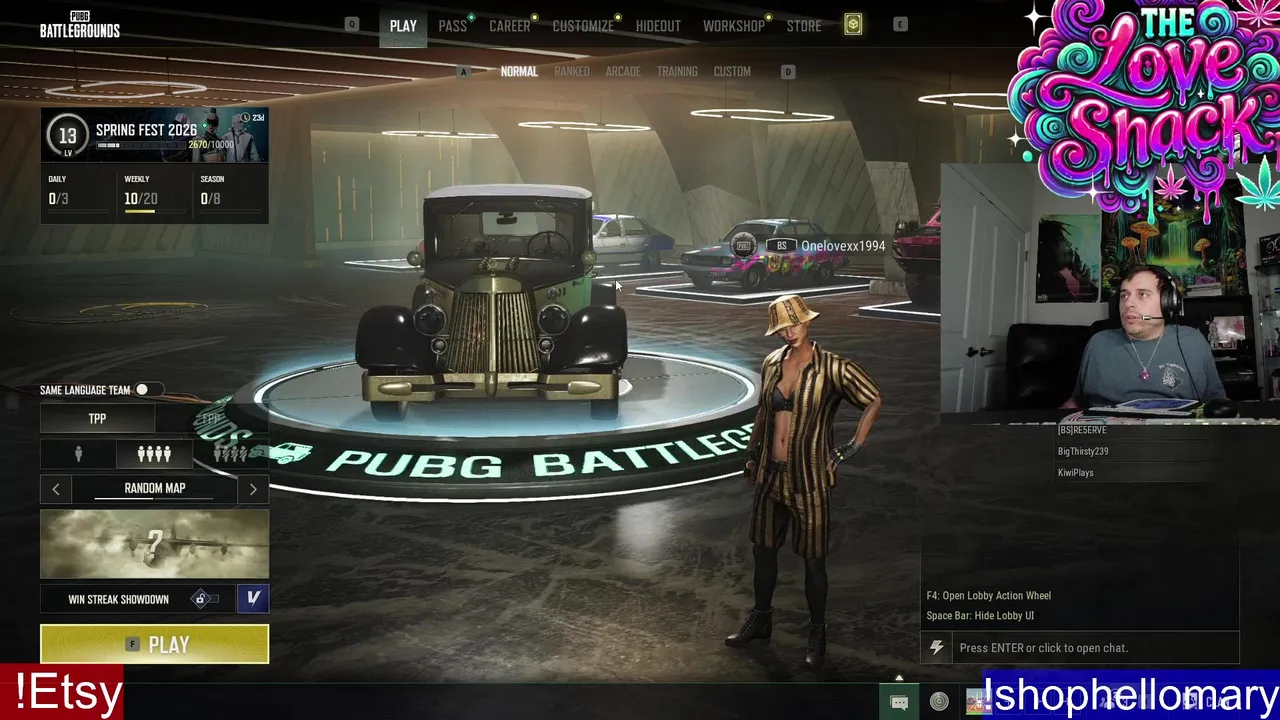Switch to ARCADE mode
The height and width of the screenshot is (720, 1280).
click(x=623, y=72)
